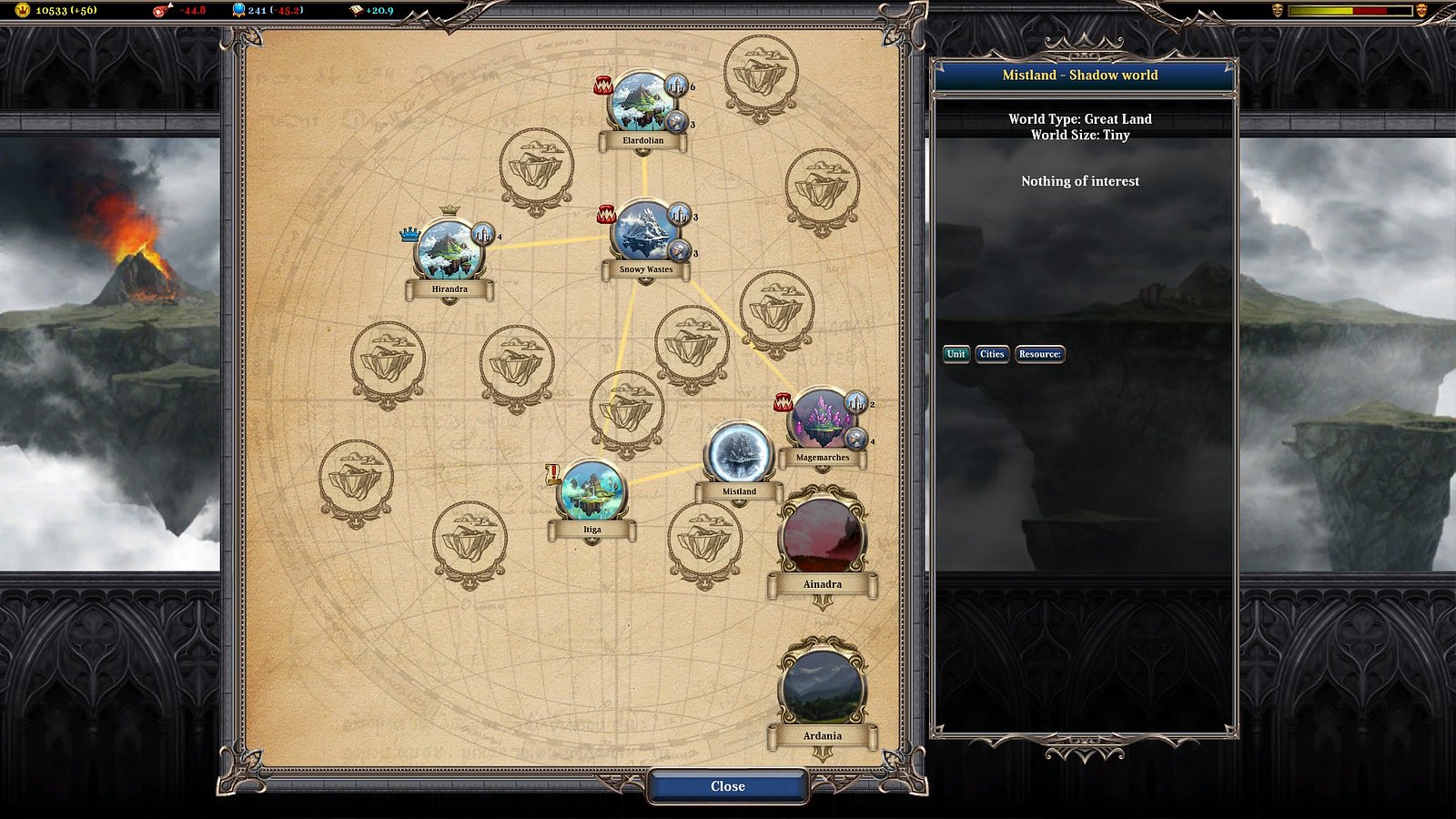The image size is (1456, 819).
Task: Choose the Itiga island world
Action: 591,492
